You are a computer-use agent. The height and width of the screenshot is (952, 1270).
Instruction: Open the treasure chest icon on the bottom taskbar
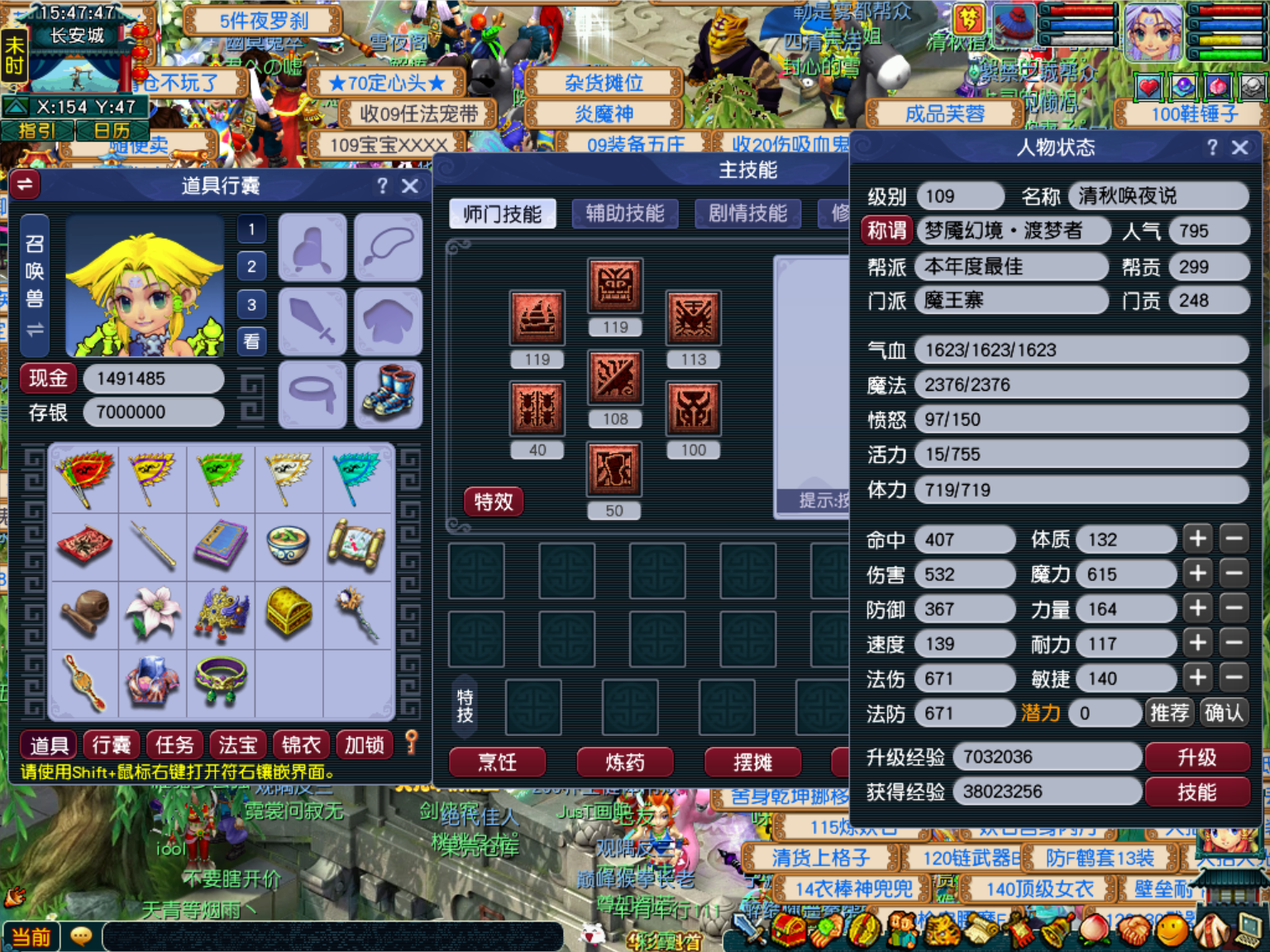coord(787,934)
